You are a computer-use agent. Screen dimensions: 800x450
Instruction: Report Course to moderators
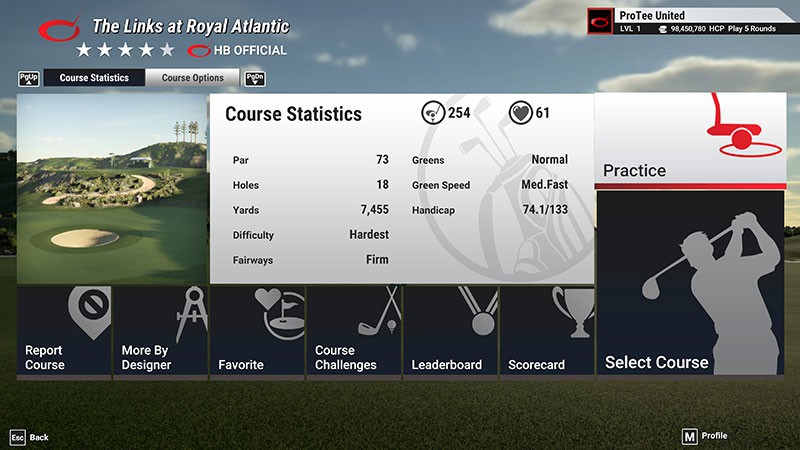click(x=63, y=331)
